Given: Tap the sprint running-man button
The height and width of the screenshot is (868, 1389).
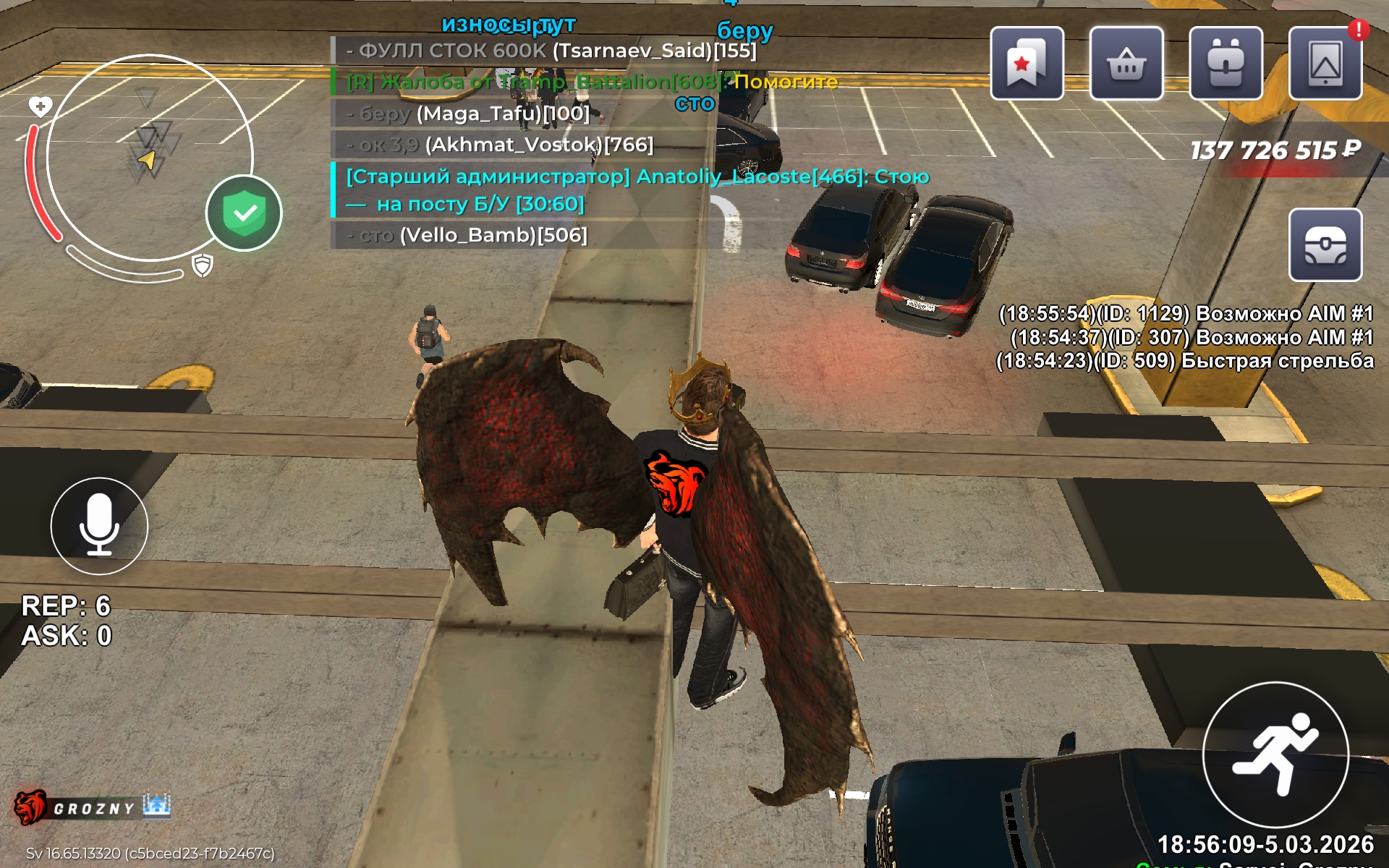Looking at the screenshot, I should tap(1275, 754).
